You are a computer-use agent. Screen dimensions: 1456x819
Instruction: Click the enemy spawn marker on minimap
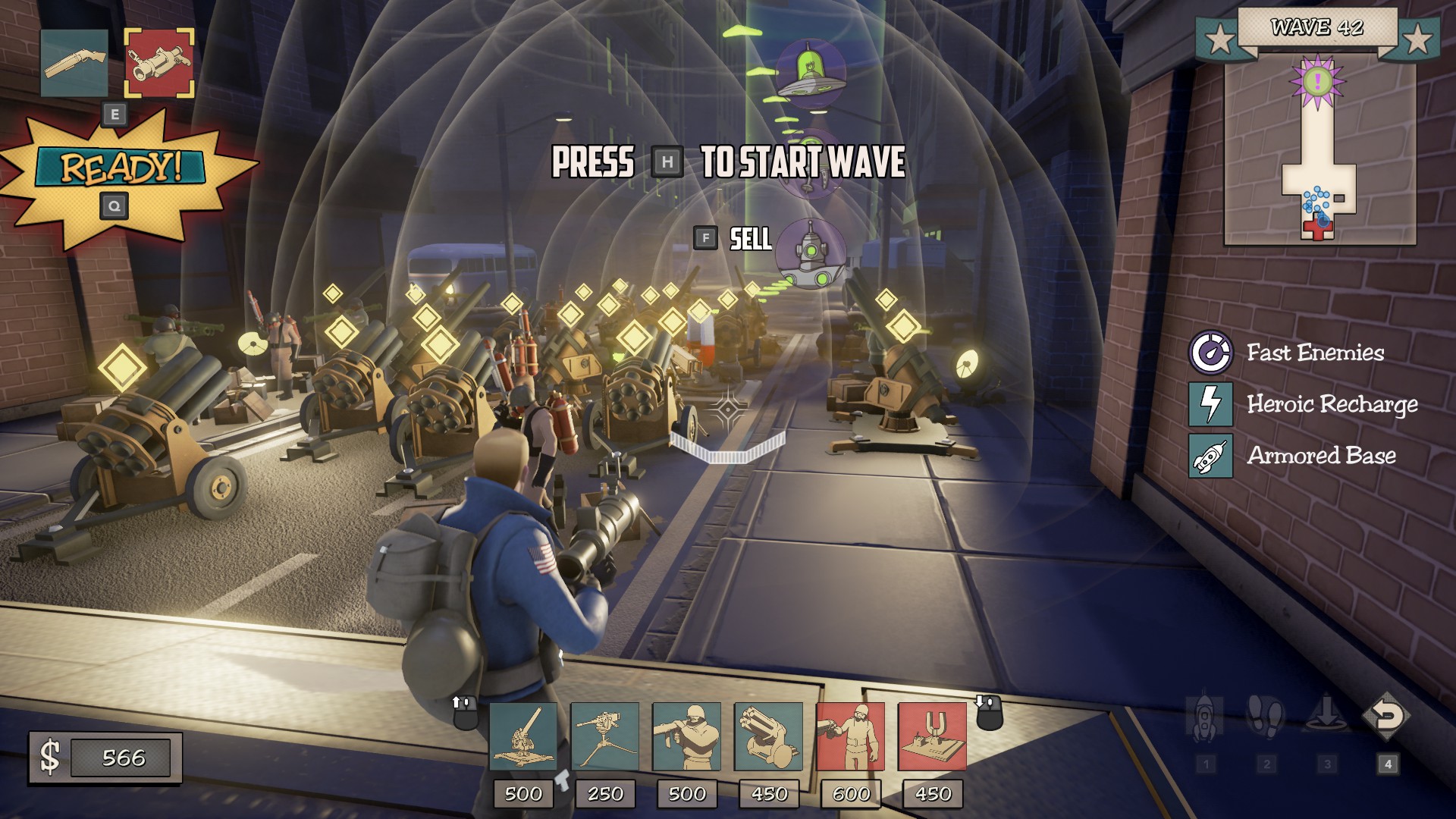tap(1318, 80)
